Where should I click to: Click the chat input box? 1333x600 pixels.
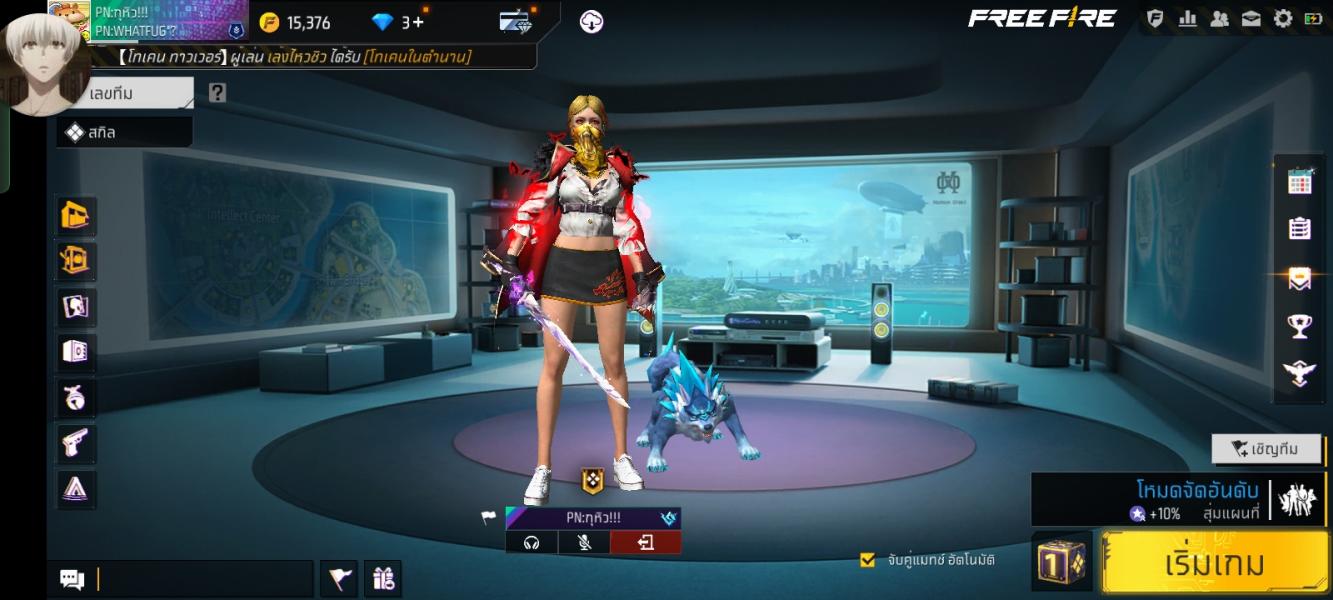point(204,579)
